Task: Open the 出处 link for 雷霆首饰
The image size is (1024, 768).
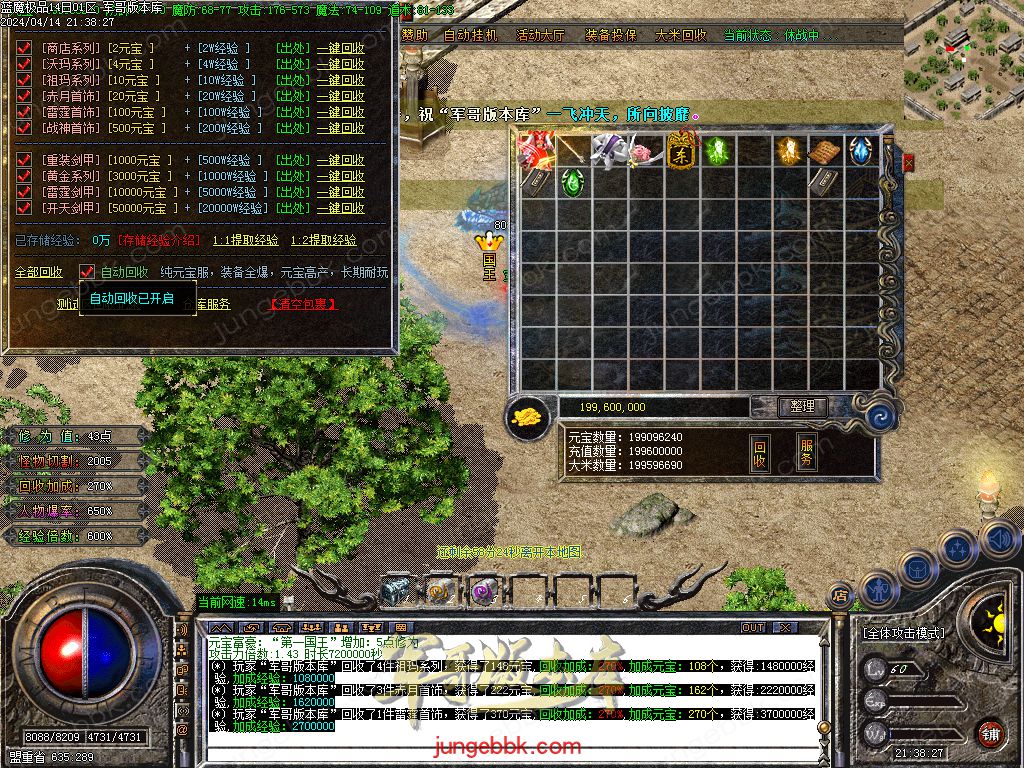Action: 291,112
